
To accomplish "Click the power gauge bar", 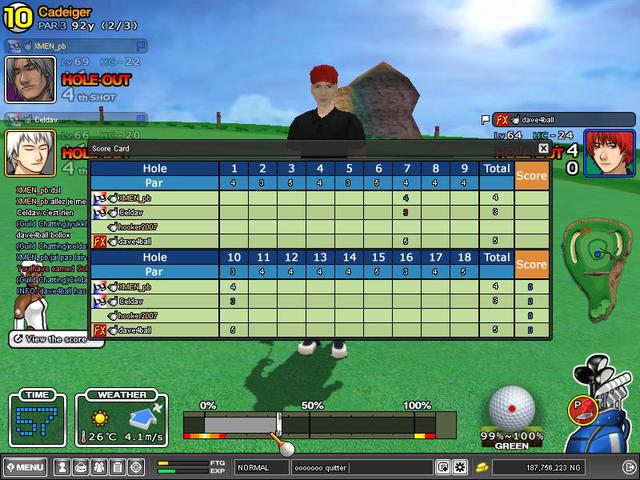I will point(319,425).
